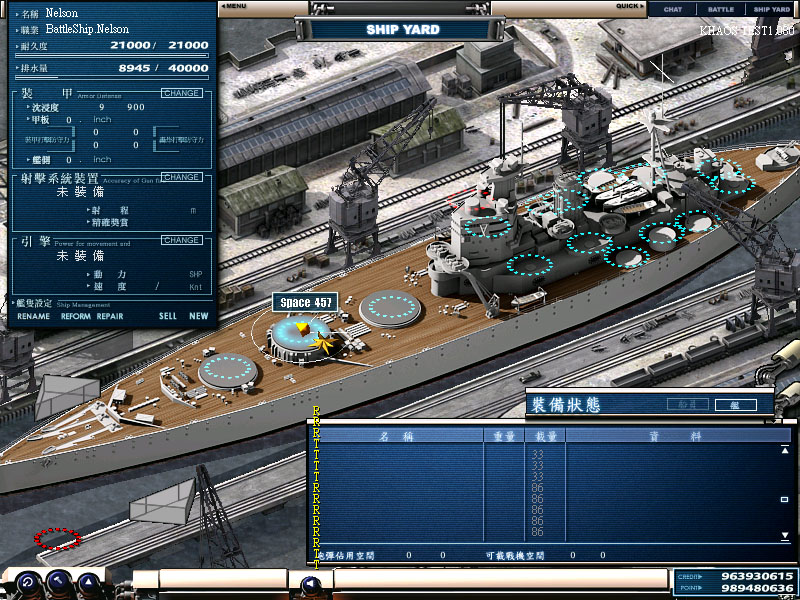Click the equipment list down arrow
This screenshot has width=800, height=600.
tap(785, 537)
